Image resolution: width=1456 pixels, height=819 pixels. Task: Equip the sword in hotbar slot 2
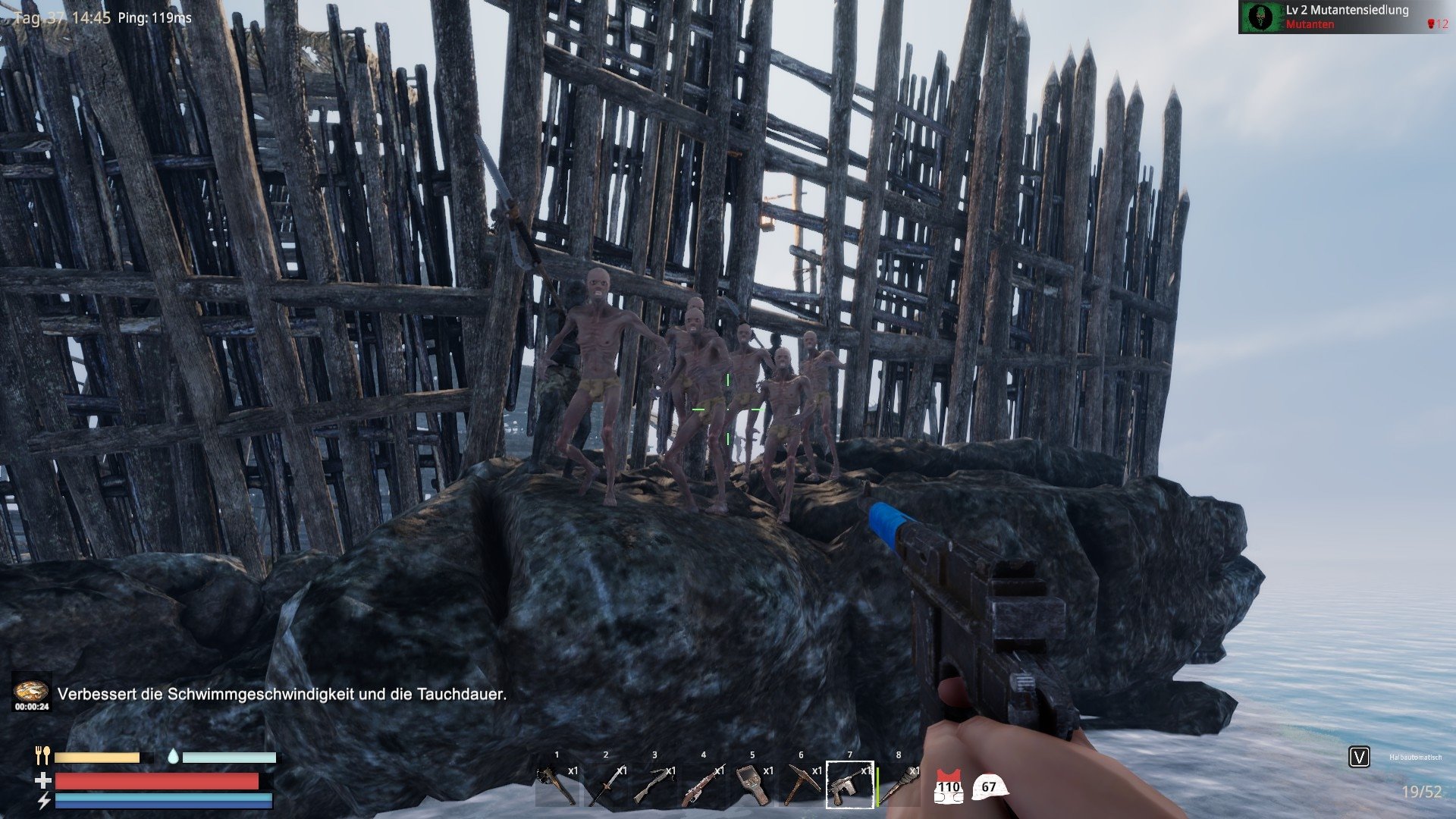click(605, 785)
